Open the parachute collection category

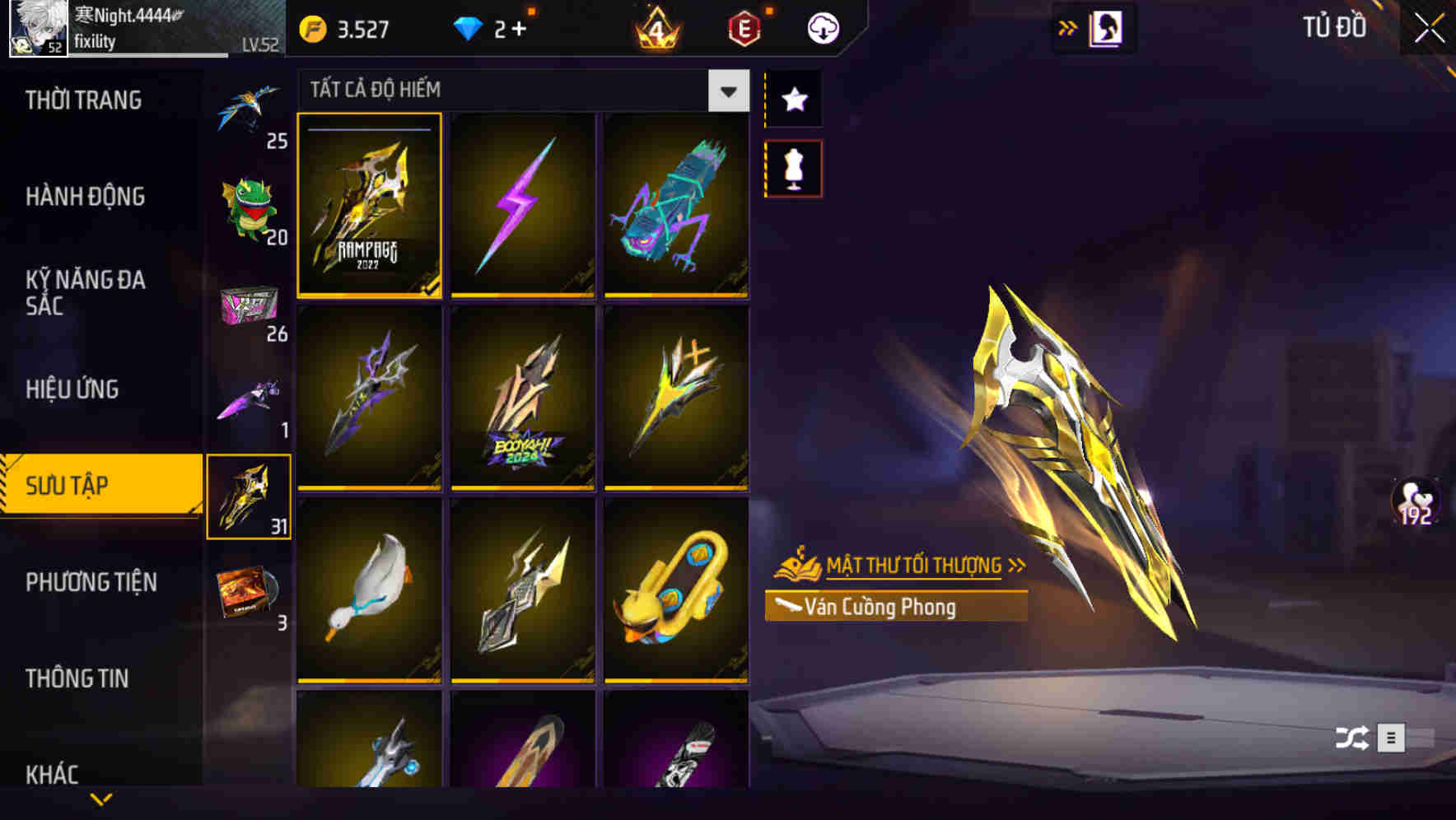click(249, 111)
